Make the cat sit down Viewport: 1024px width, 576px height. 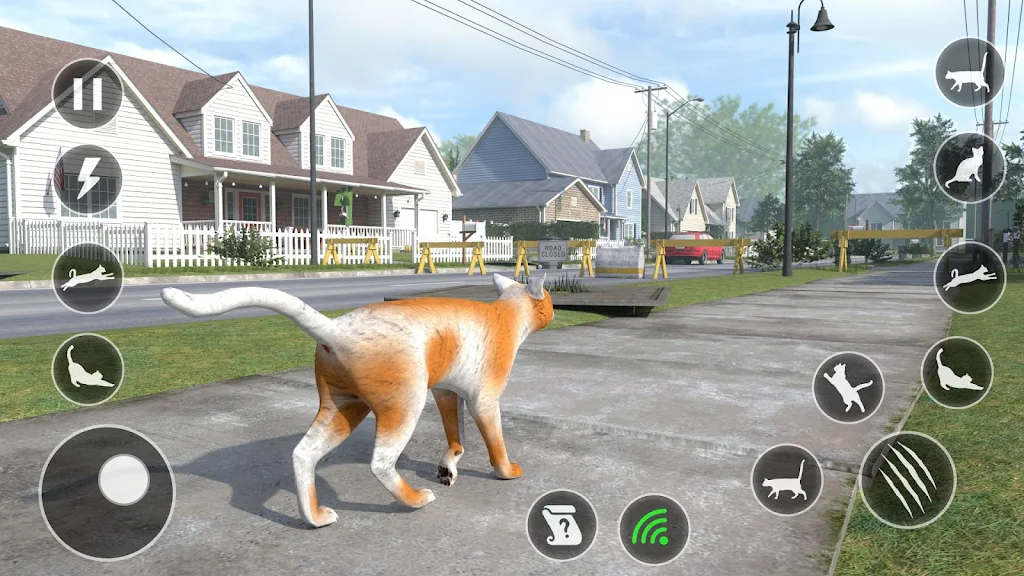pyautogui.click(x=969, y=167)
